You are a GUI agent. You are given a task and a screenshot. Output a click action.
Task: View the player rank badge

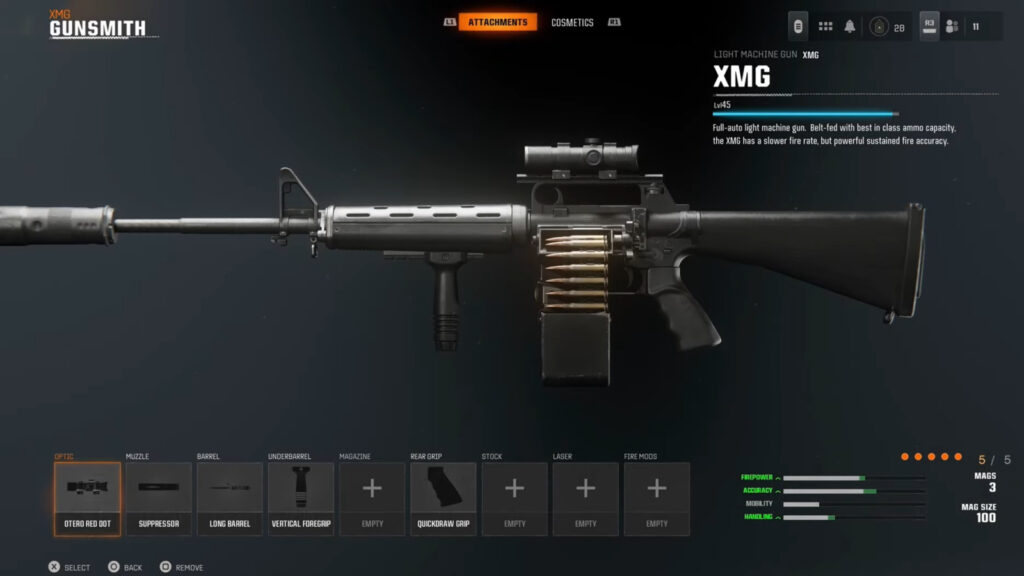(x=878, y=27)
